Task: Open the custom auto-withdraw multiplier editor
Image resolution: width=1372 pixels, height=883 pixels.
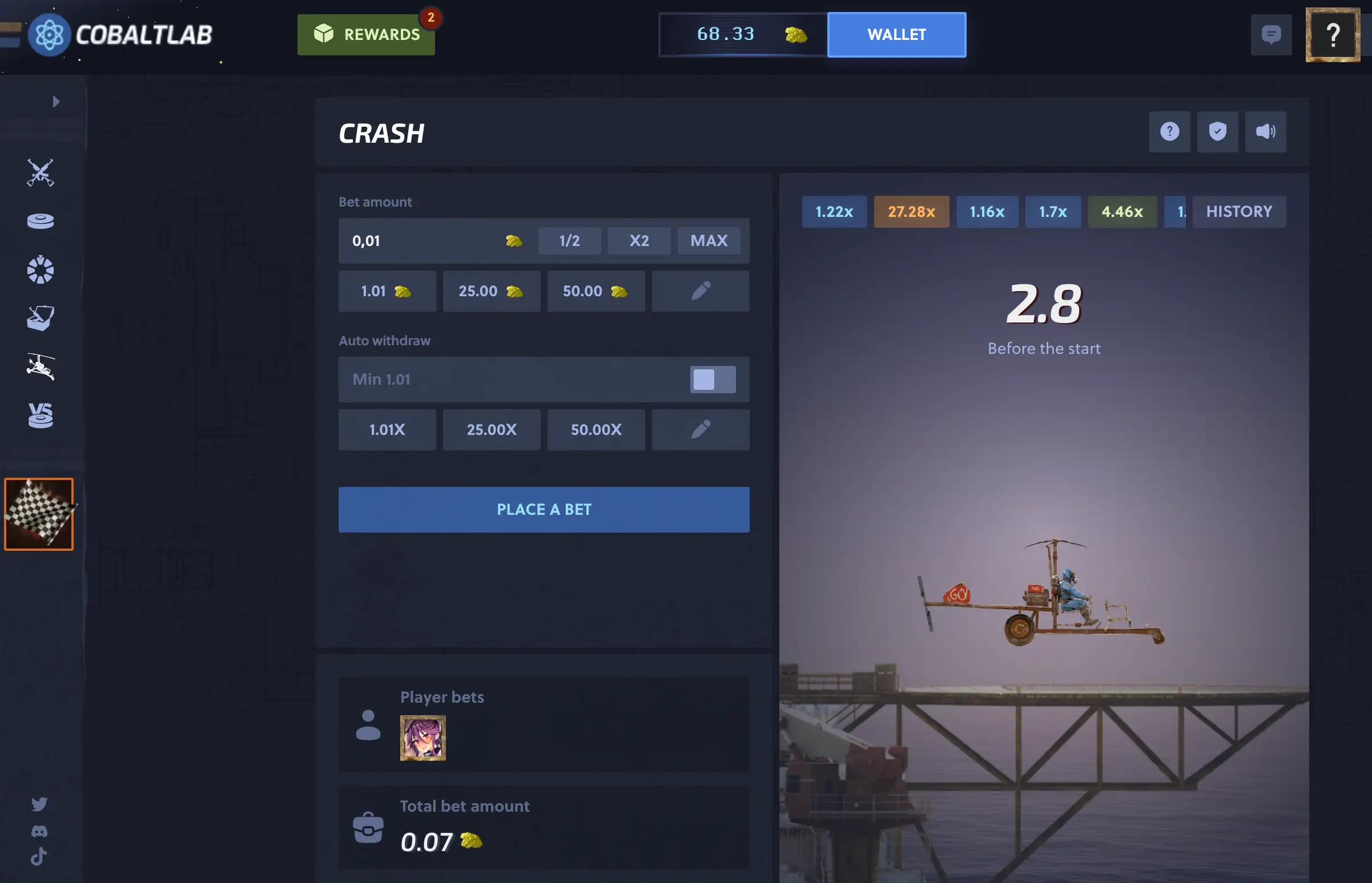Action: pyautogui.click(x=701, y=429)
